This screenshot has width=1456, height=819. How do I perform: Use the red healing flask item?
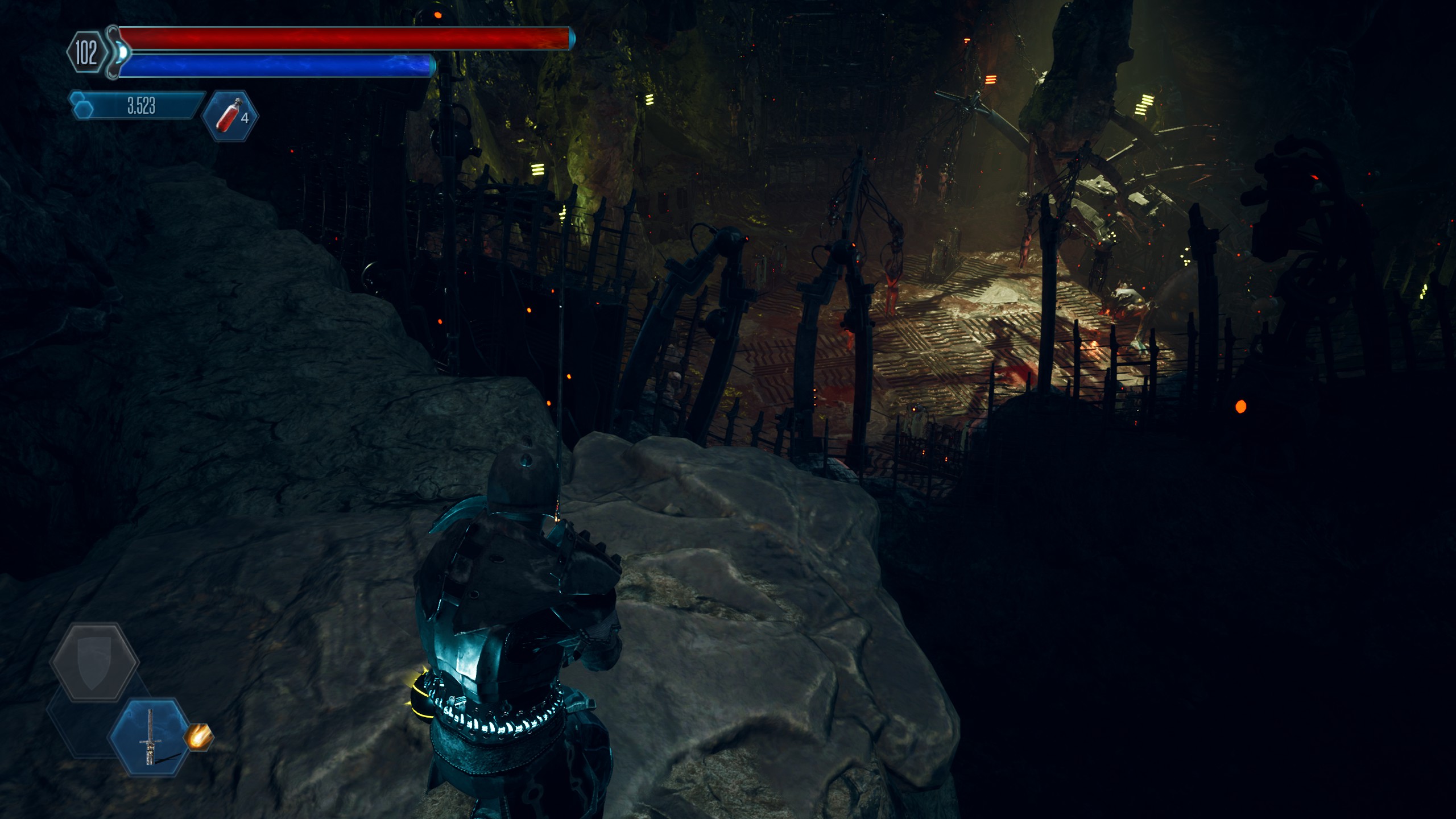(x=230, y=115)
